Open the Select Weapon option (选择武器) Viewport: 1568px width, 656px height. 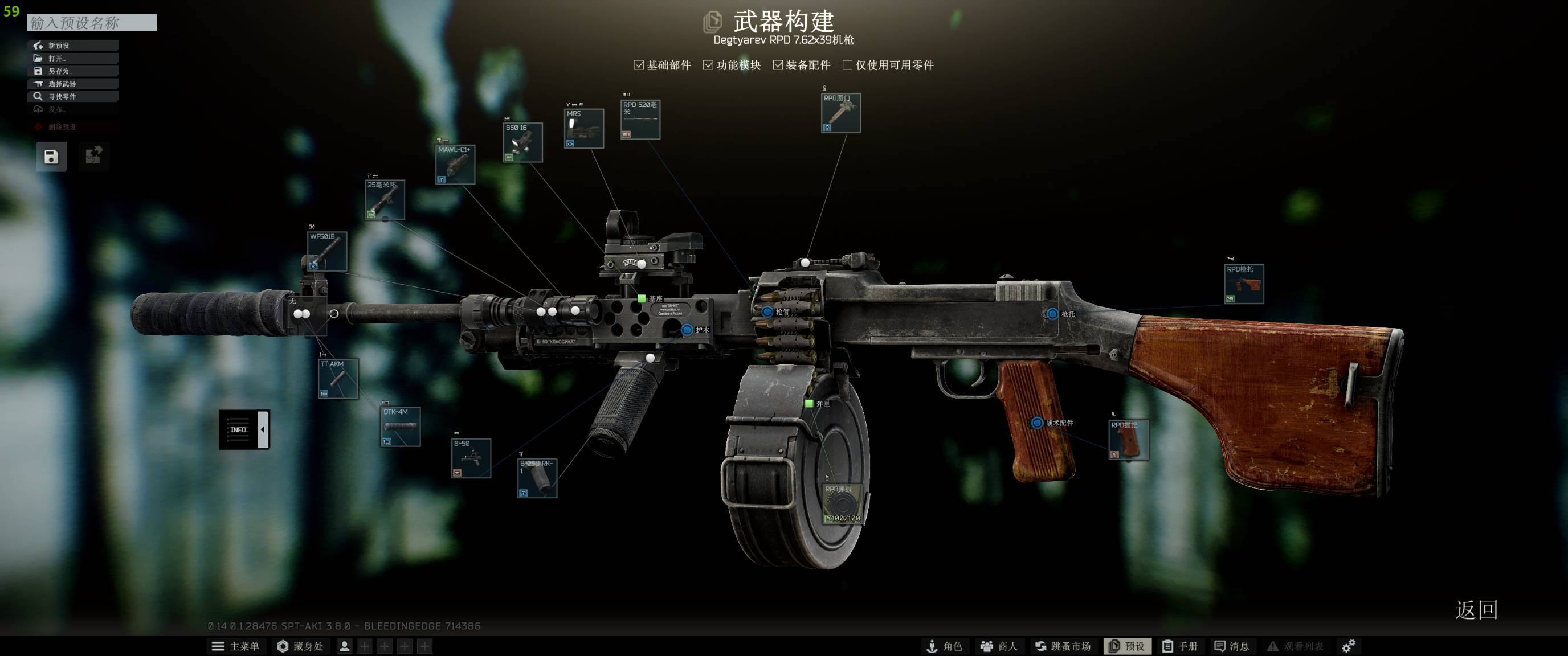click(x=72, y=84)
